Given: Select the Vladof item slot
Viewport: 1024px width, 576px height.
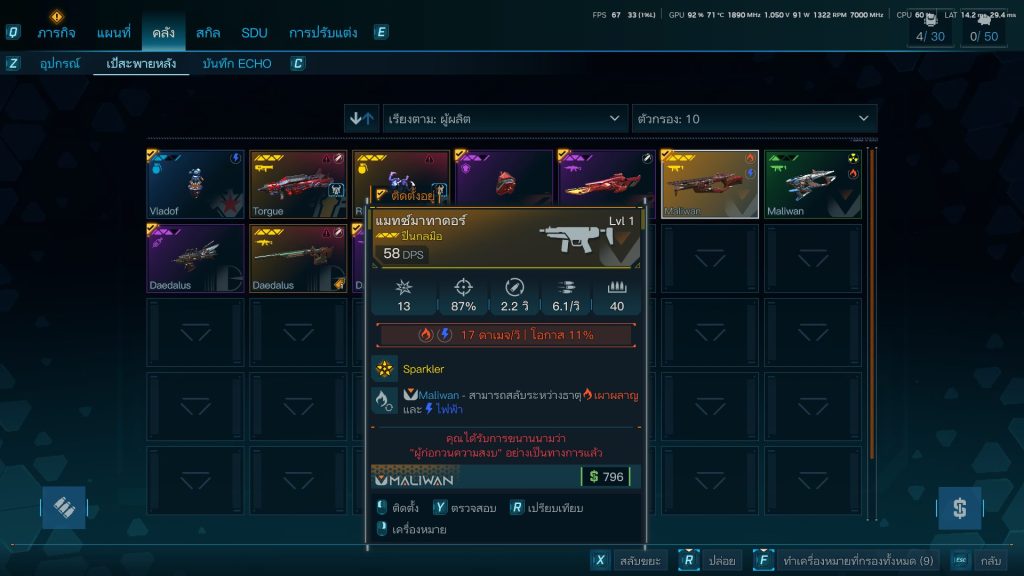Looking at the screenshot, I should 196,184.
